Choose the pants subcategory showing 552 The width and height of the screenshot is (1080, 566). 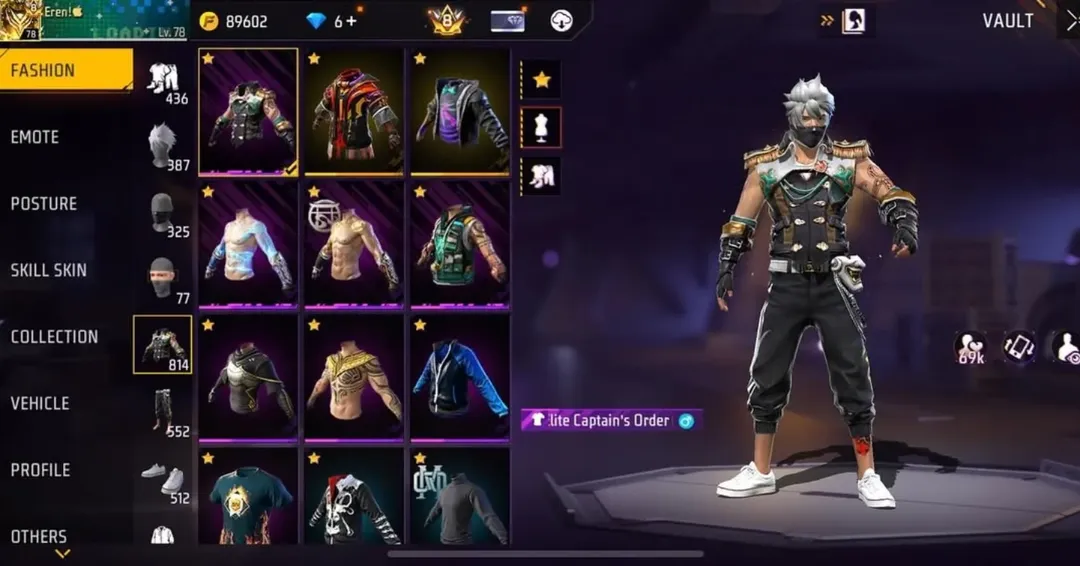tap(163, 410)
